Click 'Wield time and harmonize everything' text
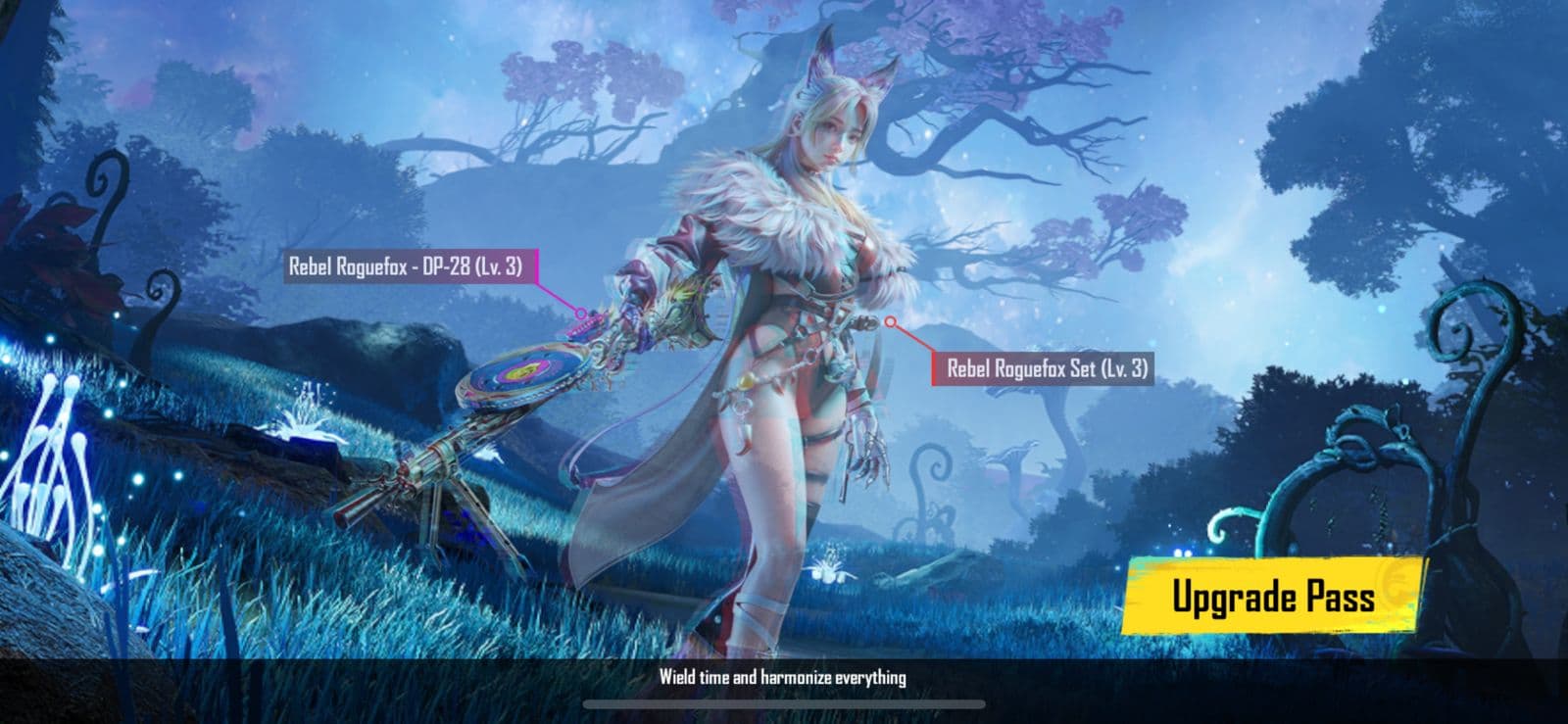This screenshot has width=1568, height=724. pos(784,676)
